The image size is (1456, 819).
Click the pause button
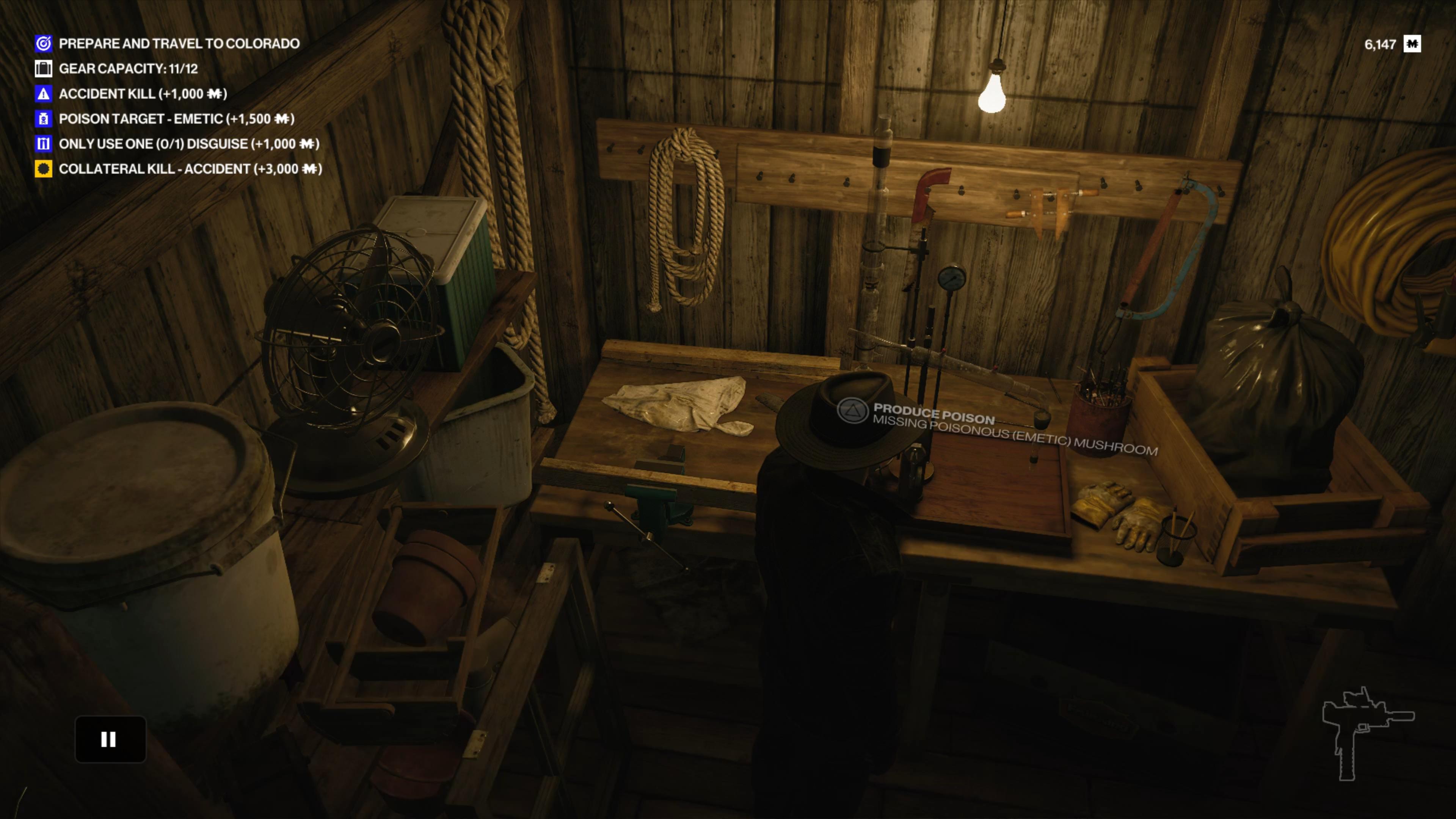tap(110, 739)
